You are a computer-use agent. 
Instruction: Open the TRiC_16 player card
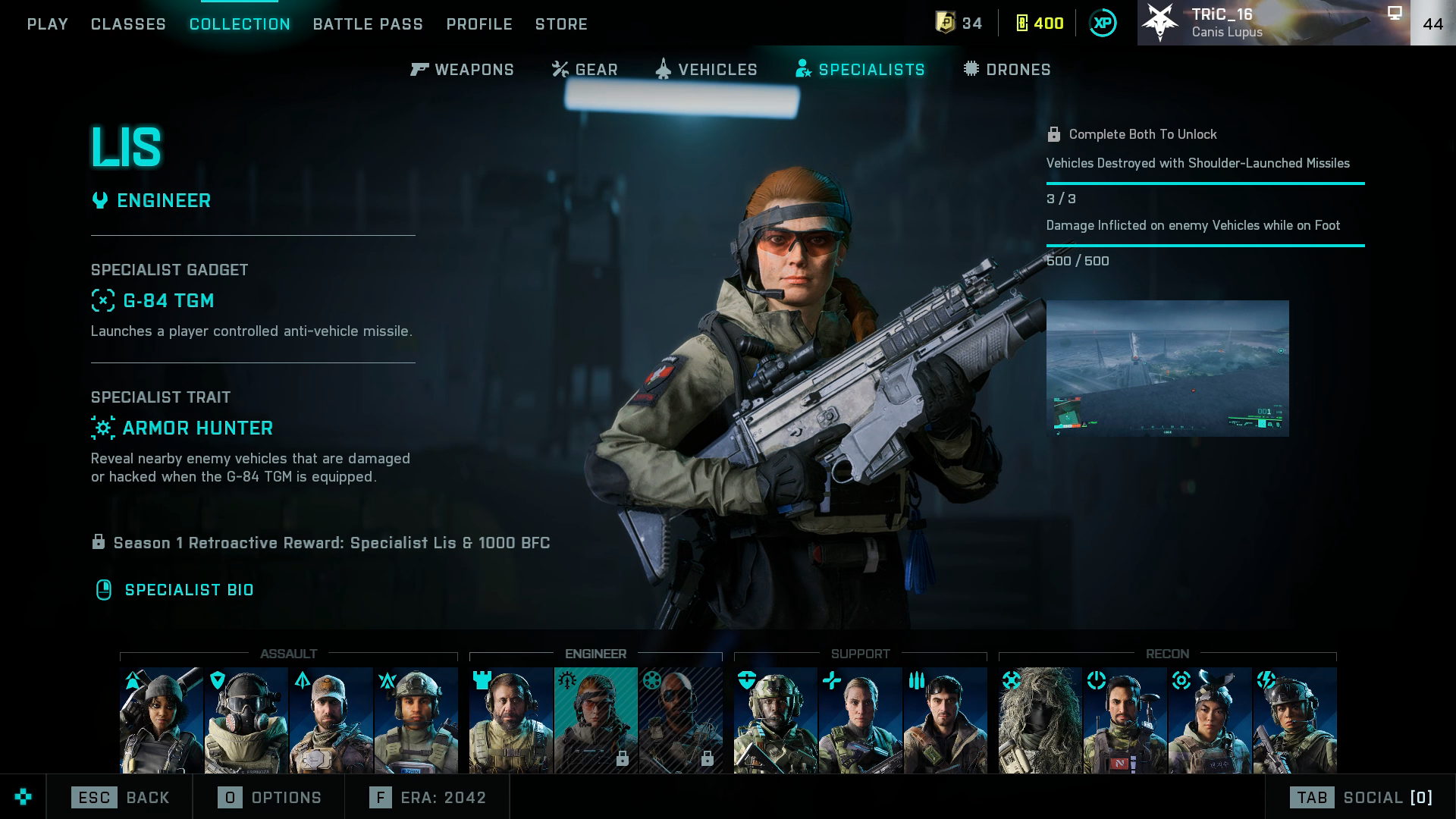tap(1273, 23)
